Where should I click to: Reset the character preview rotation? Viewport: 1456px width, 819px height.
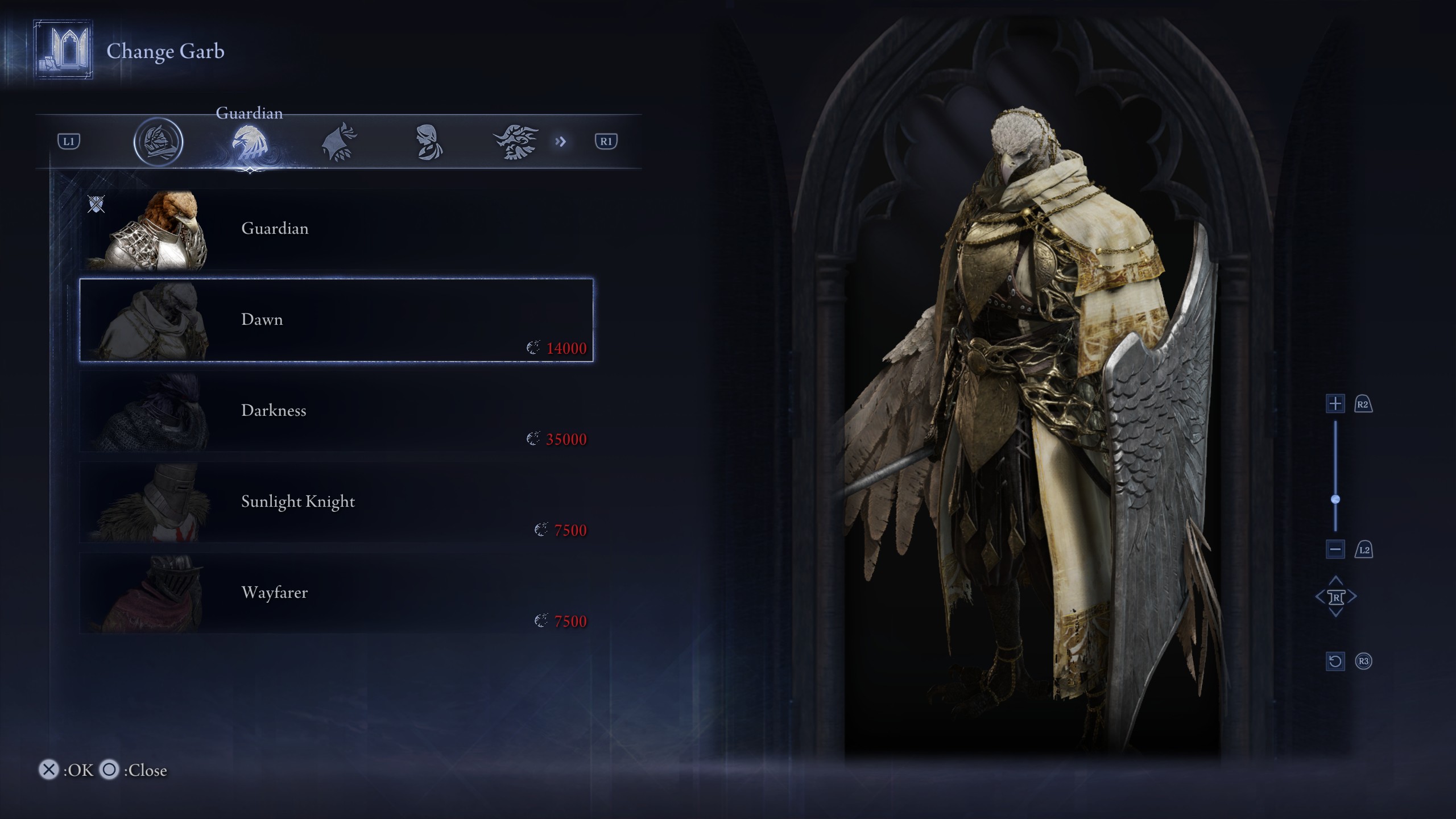point(1335,661)
